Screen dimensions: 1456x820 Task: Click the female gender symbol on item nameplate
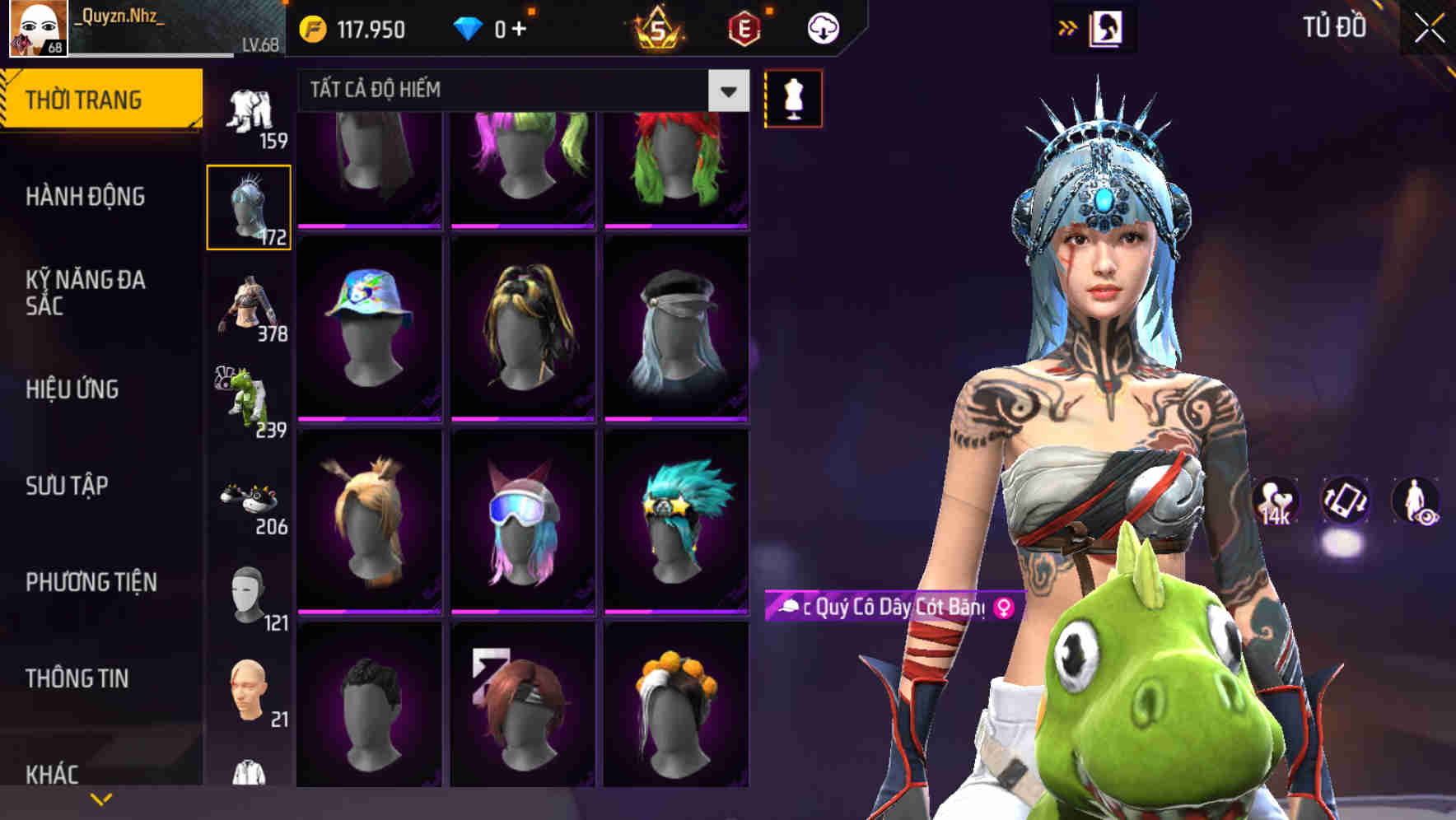click(1003, 607)
